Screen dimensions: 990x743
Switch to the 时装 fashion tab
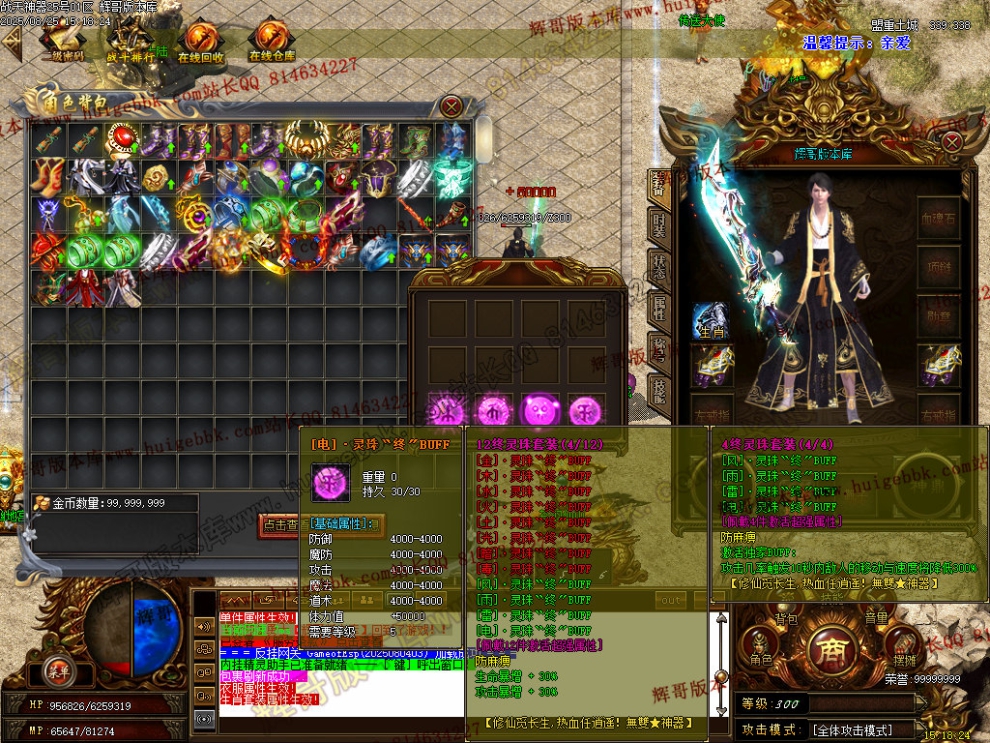(x=659, y=223)
